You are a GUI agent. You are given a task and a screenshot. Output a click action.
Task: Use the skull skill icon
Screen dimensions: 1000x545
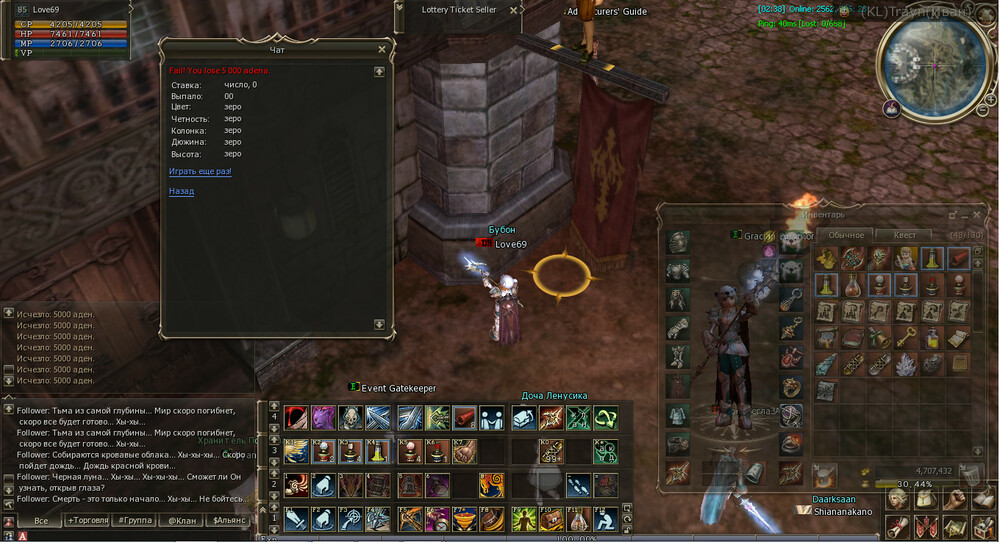(350, 418)
